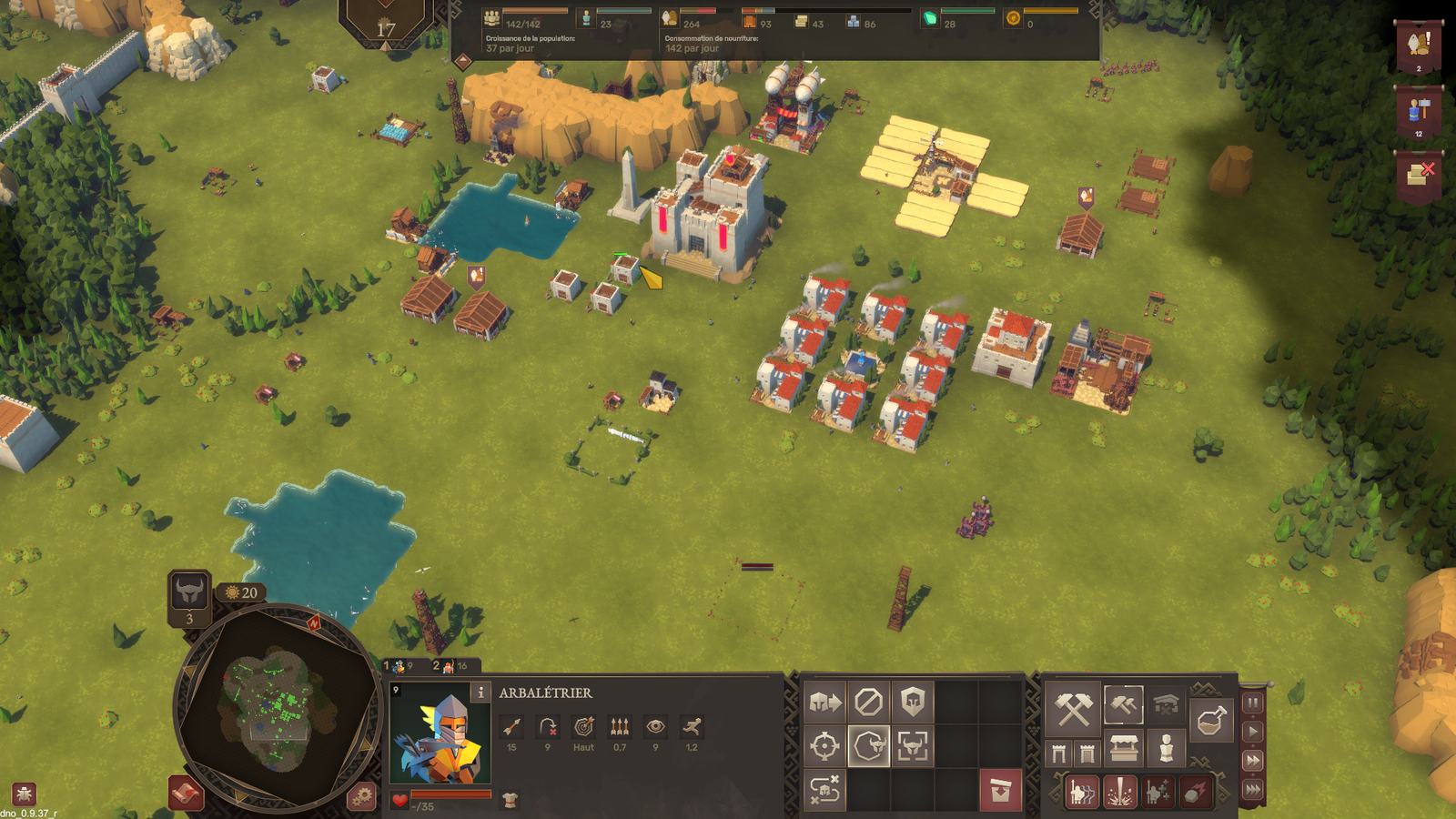Select control group 1 tab
This screenshot has height=819, width=1456.
click(400, 666)
